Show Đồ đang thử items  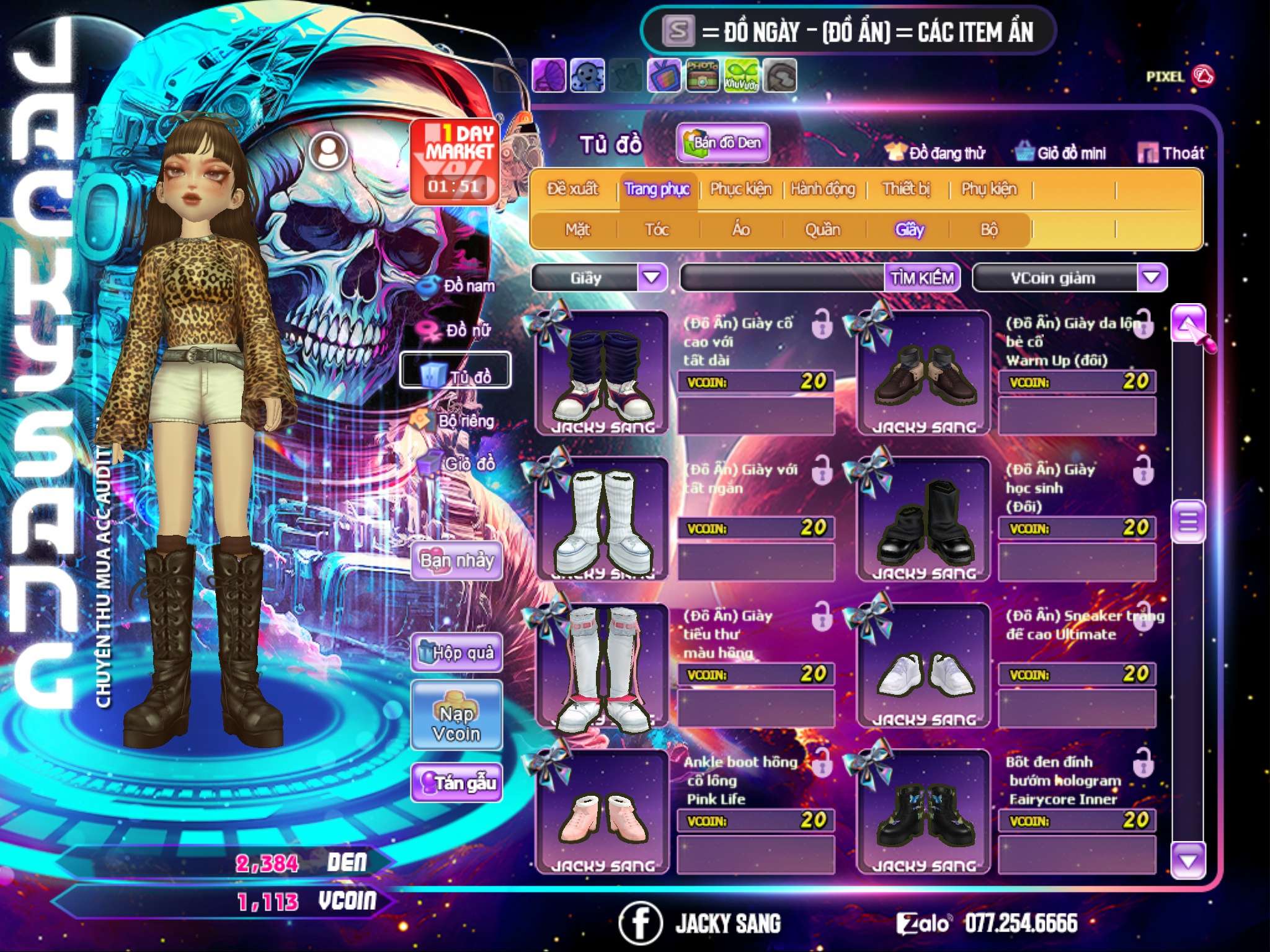point(935,153)
